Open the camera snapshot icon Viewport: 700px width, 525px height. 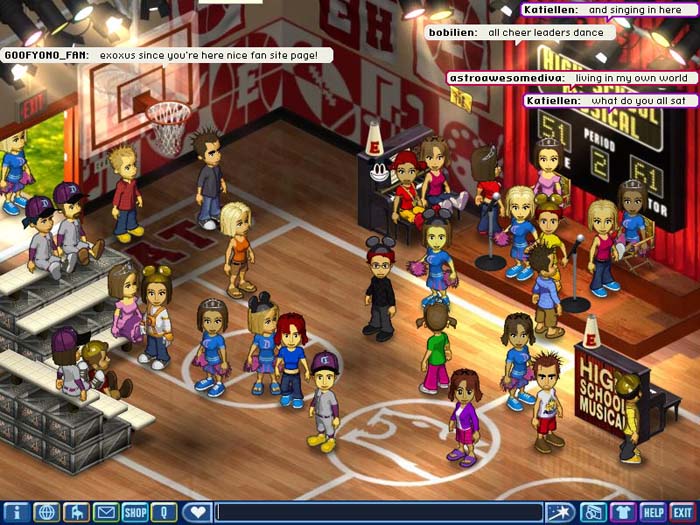593,513
